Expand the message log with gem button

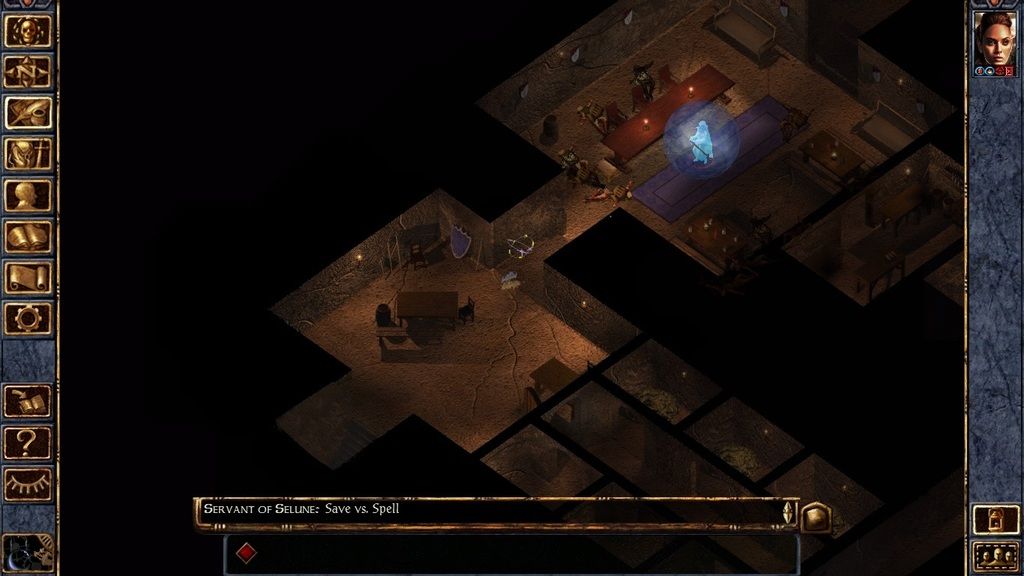(x=815, y=515)
